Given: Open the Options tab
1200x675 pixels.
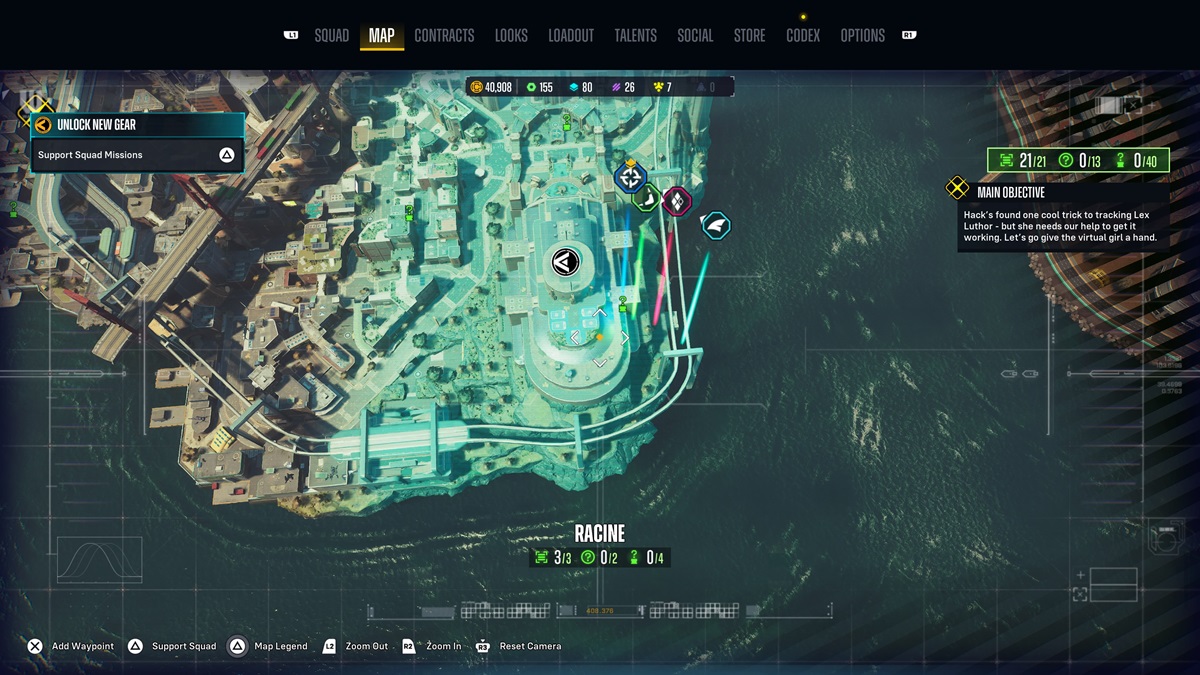Looking at the screenshot, I should [862, 36].
